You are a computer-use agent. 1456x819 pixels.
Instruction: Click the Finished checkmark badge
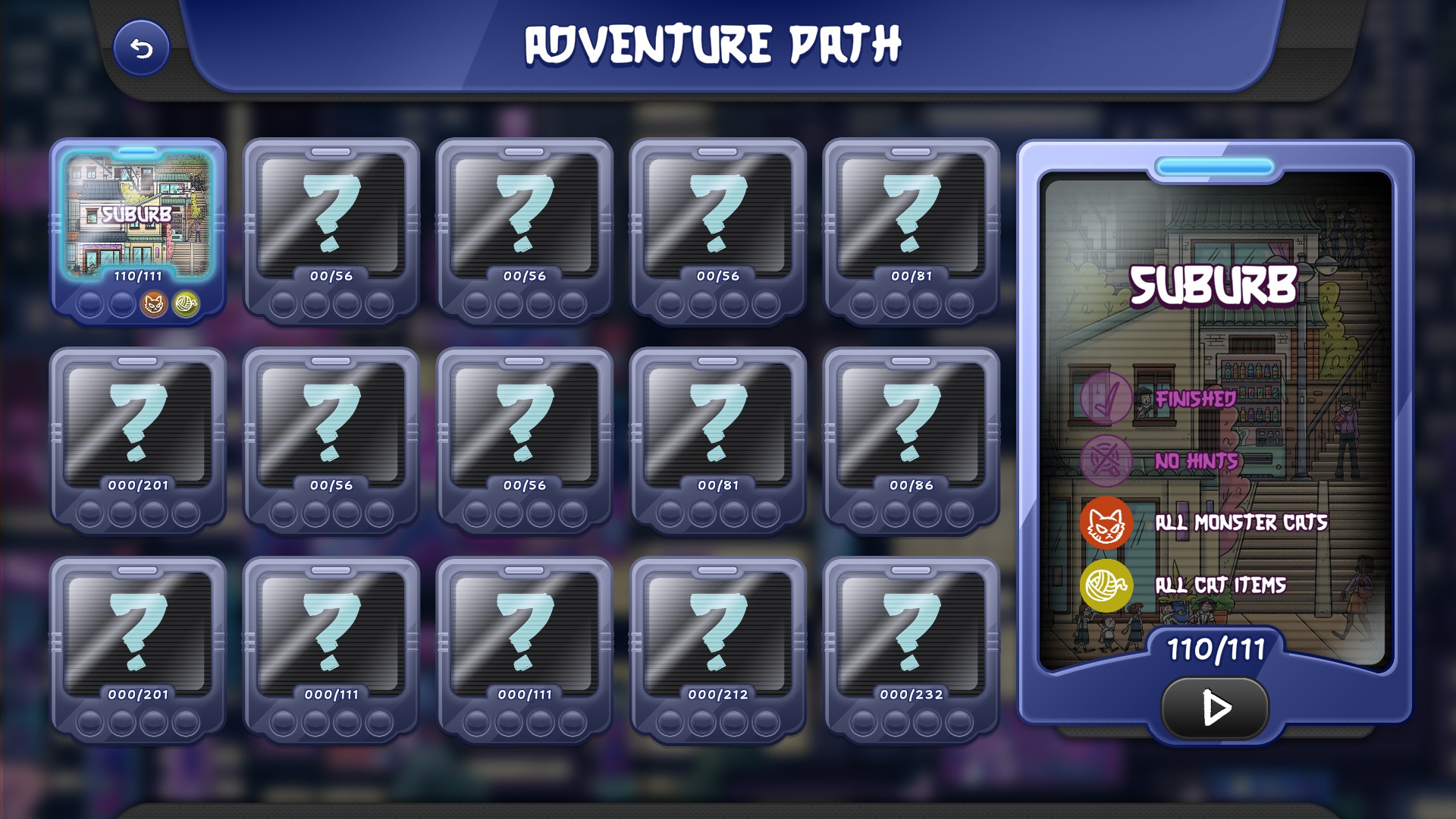click(1106, 397)
